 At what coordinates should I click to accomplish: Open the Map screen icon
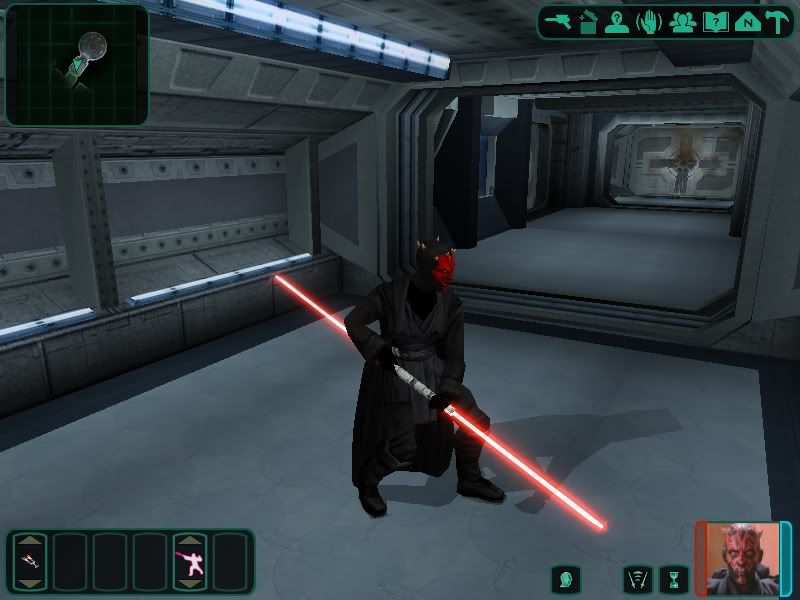pyautogui.click(x=744, y=22)
